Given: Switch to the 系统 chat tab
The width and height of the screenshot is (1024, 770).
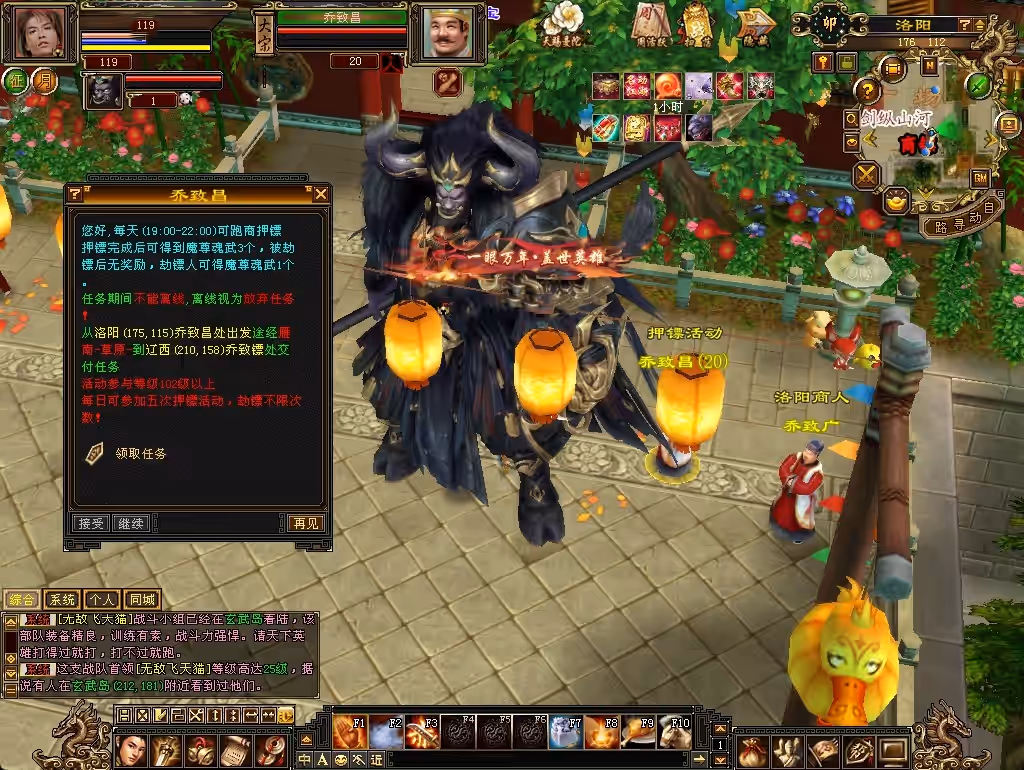Looking at the screenshot, I should [x=62, y=600].
